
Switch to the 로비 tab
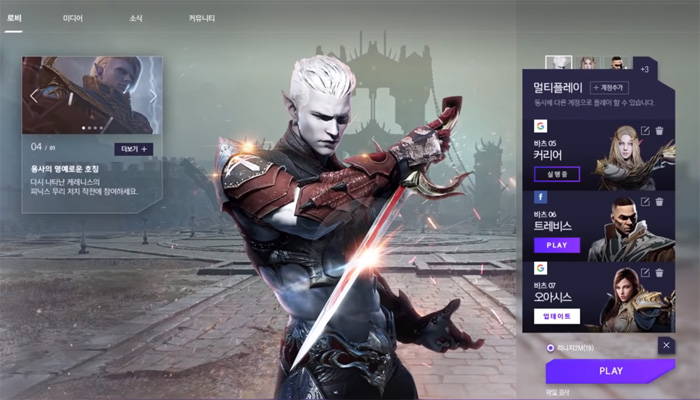(x=14, y=18)
